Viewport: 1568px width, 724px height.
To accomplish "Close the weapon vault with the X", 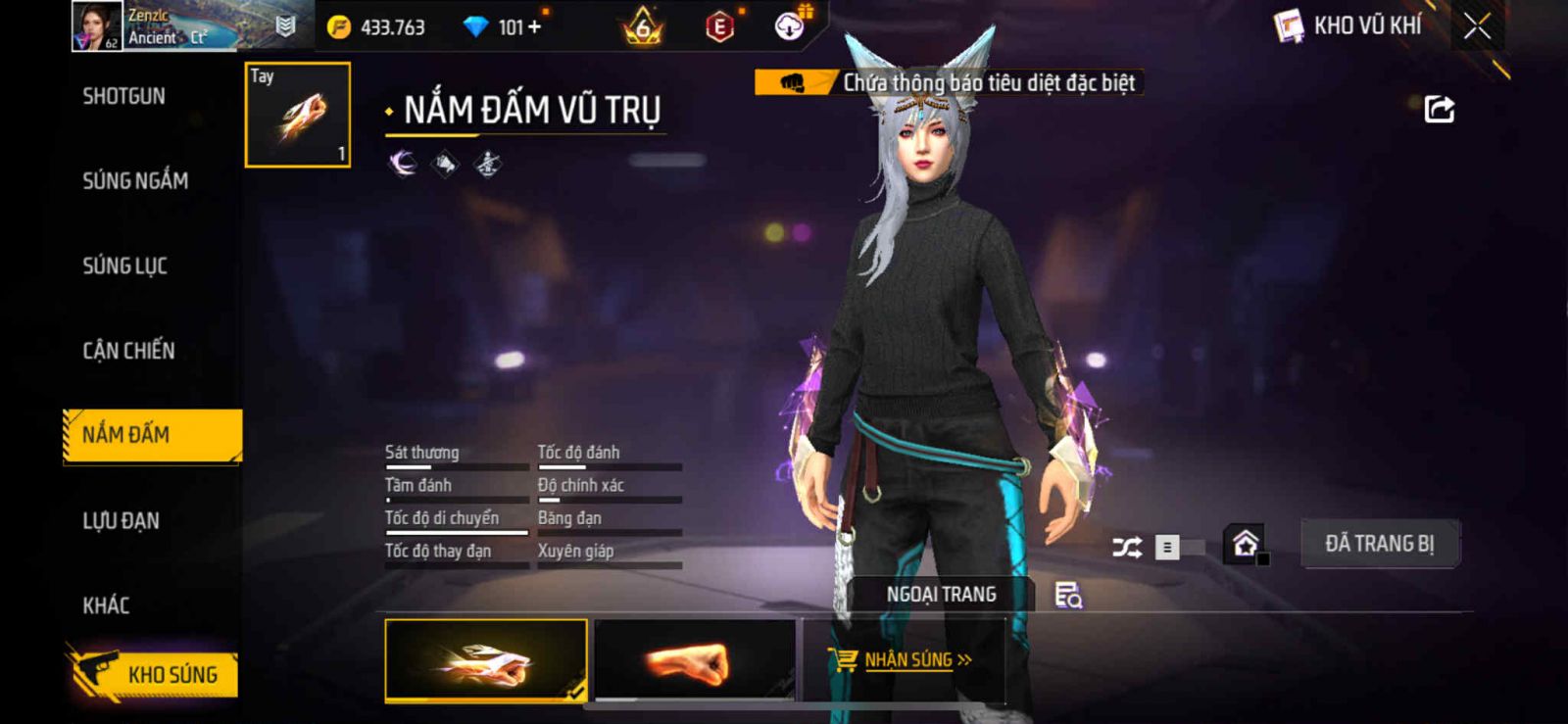I will coord(1477,26).
